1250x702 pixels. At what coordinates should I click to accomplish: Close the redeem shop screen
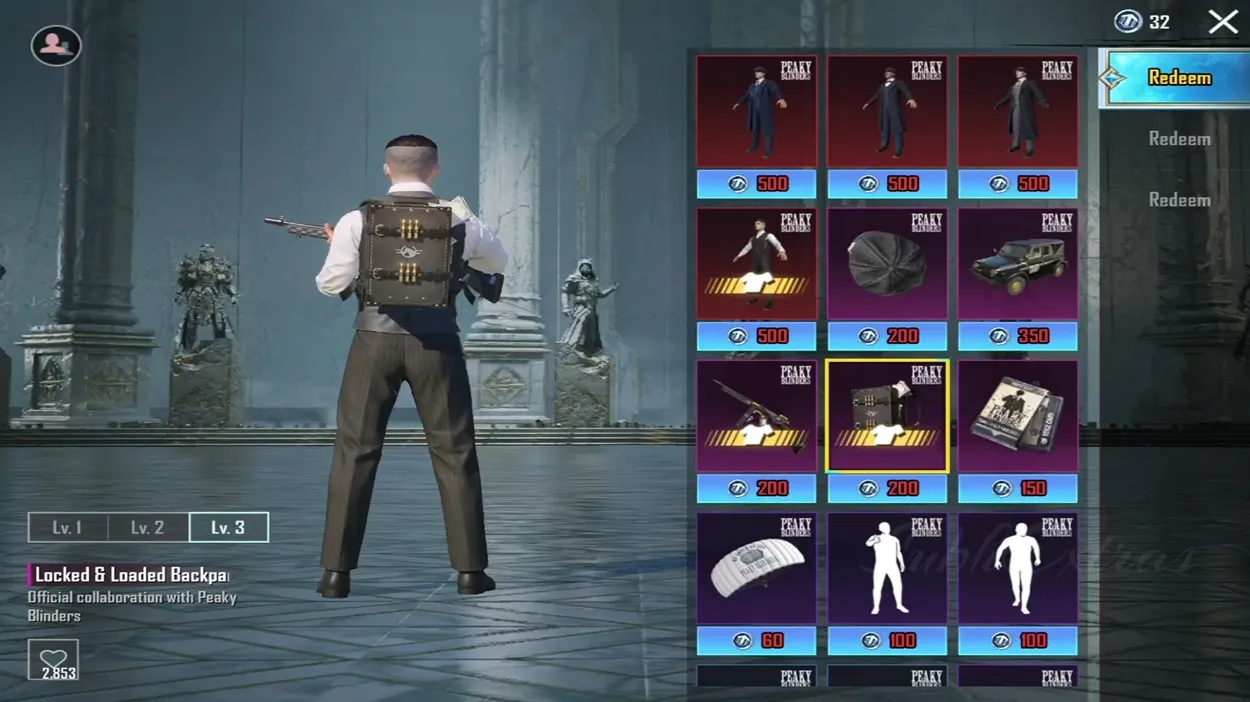pos(1223,22)
